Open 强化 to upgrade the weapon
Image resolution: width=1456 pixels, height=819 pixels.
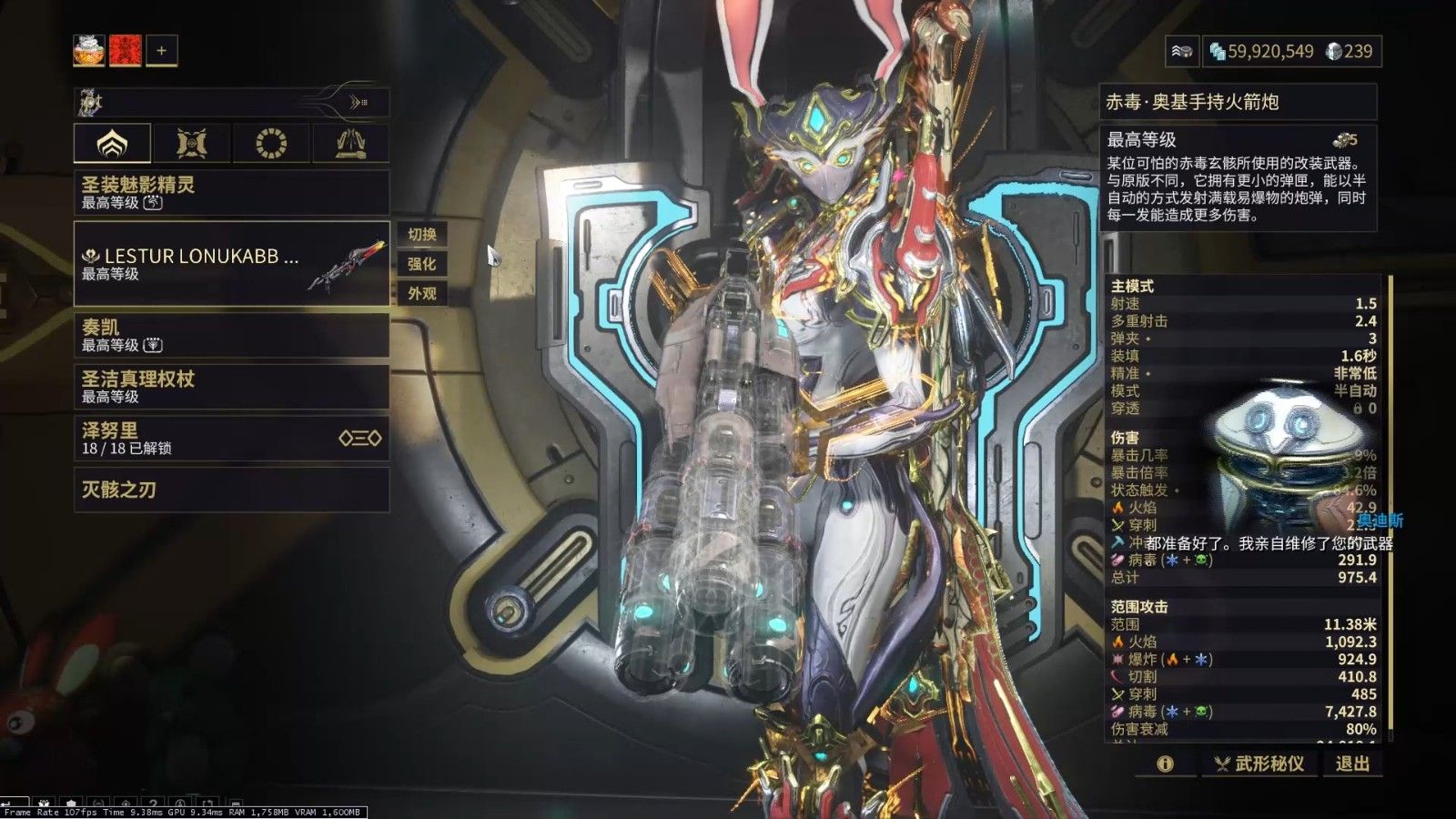(421, 264)
